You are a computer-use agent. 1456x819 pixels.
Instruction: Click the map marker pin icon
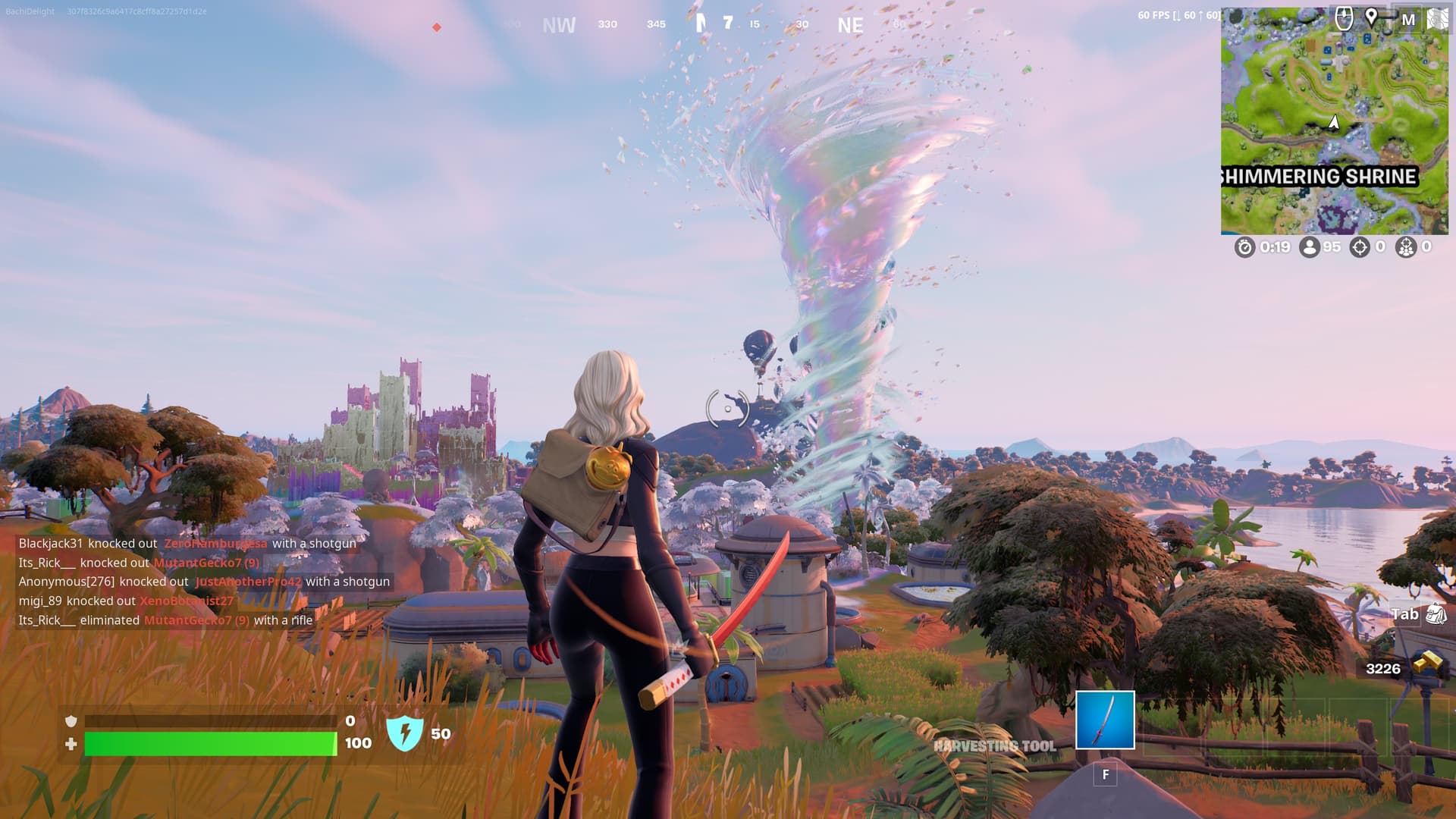pos(1371,17)
